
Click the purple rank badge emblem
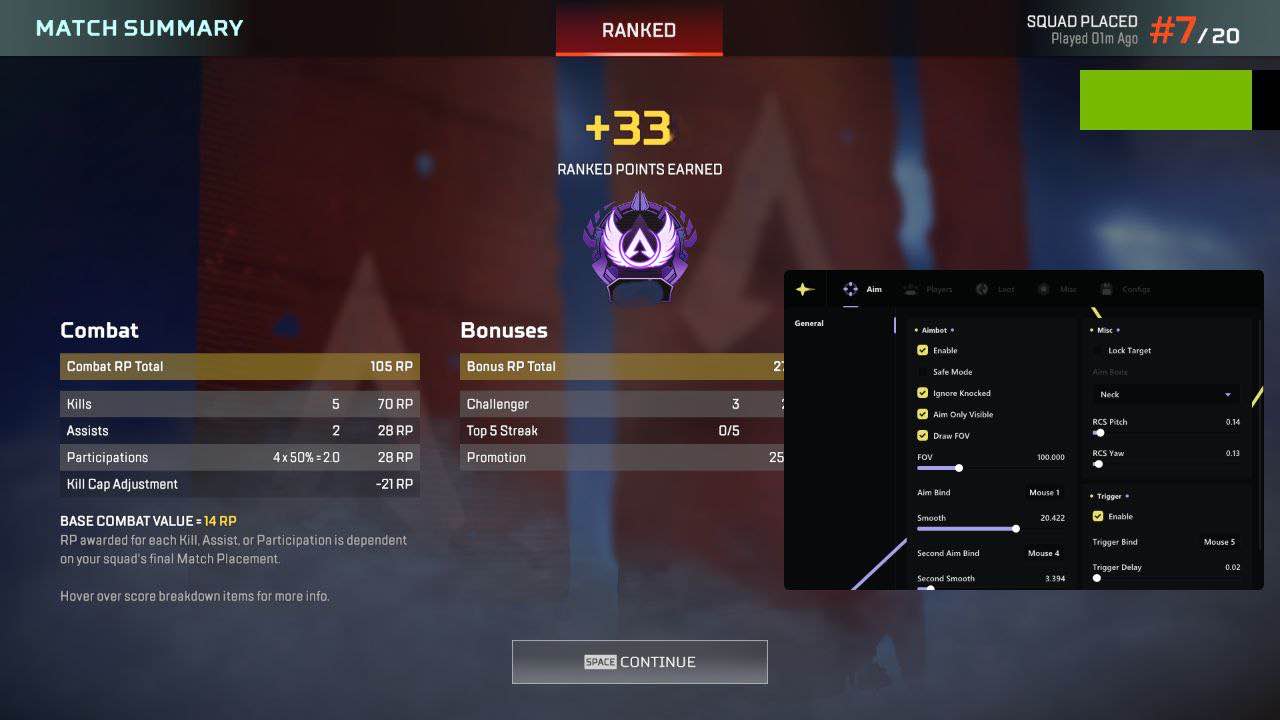coord(639,245)
